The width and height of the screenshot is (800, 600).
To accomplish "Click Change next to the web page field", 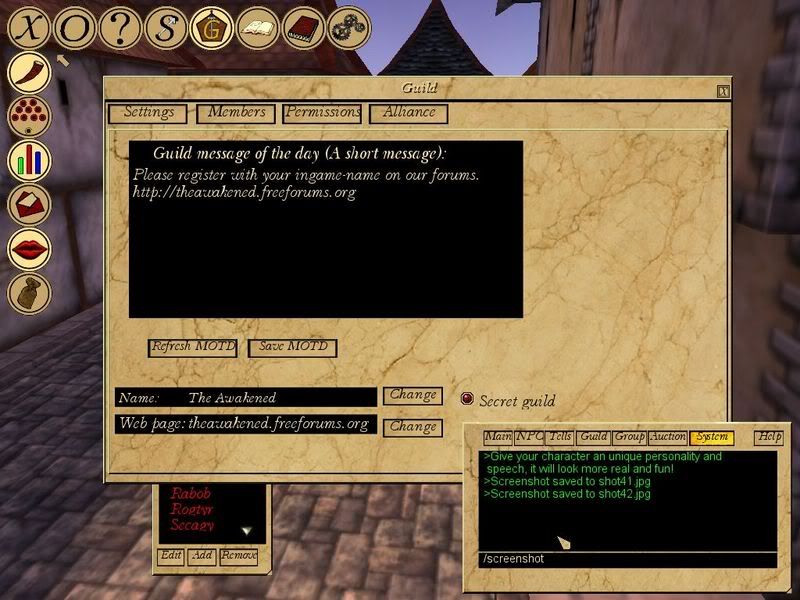I will (x=413, y=427).
